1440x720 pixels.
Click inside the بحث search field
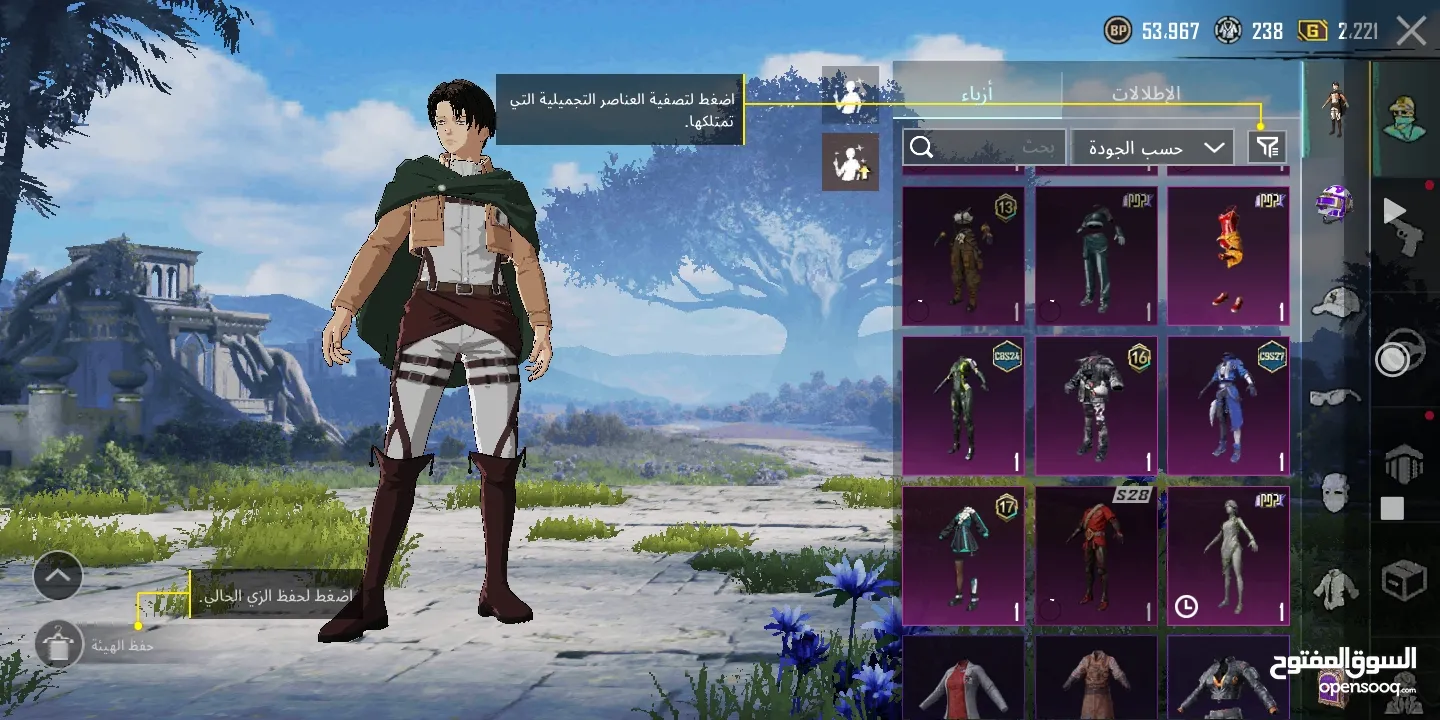click(x=1020, y=148)
